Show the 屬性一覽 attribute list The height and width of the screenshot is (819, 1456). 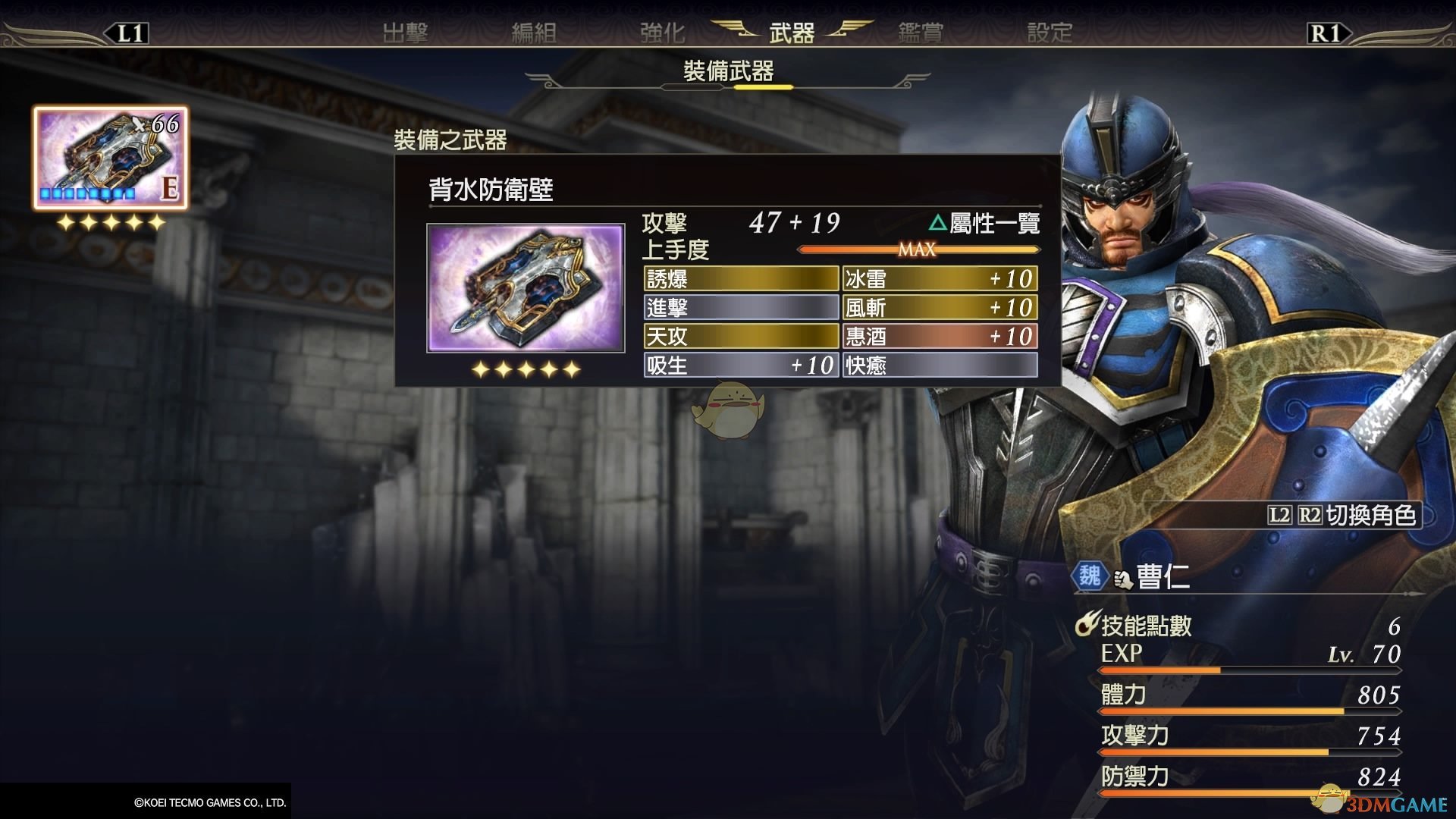click(x=984, y=223)
